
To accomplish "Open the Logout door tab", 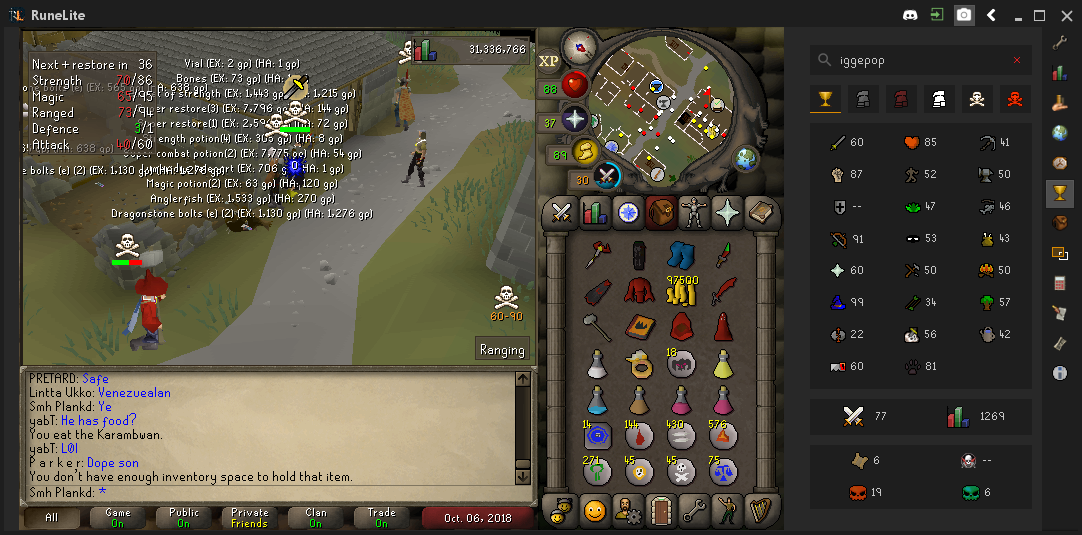I will [661, 511].
